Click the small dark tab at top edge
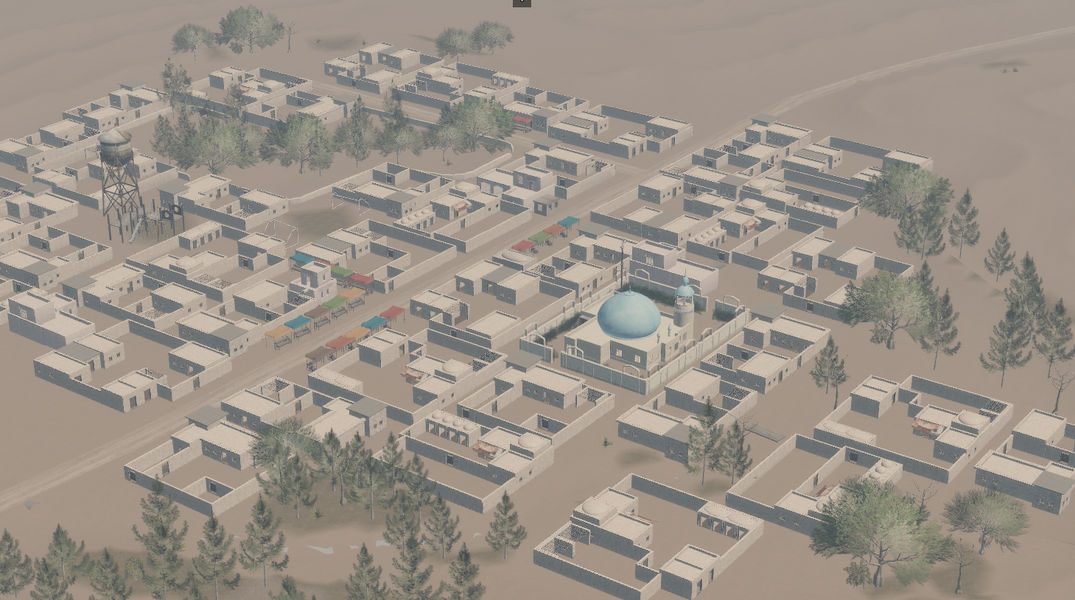This screenshot has height=600, width=1075. coord(521,3)
